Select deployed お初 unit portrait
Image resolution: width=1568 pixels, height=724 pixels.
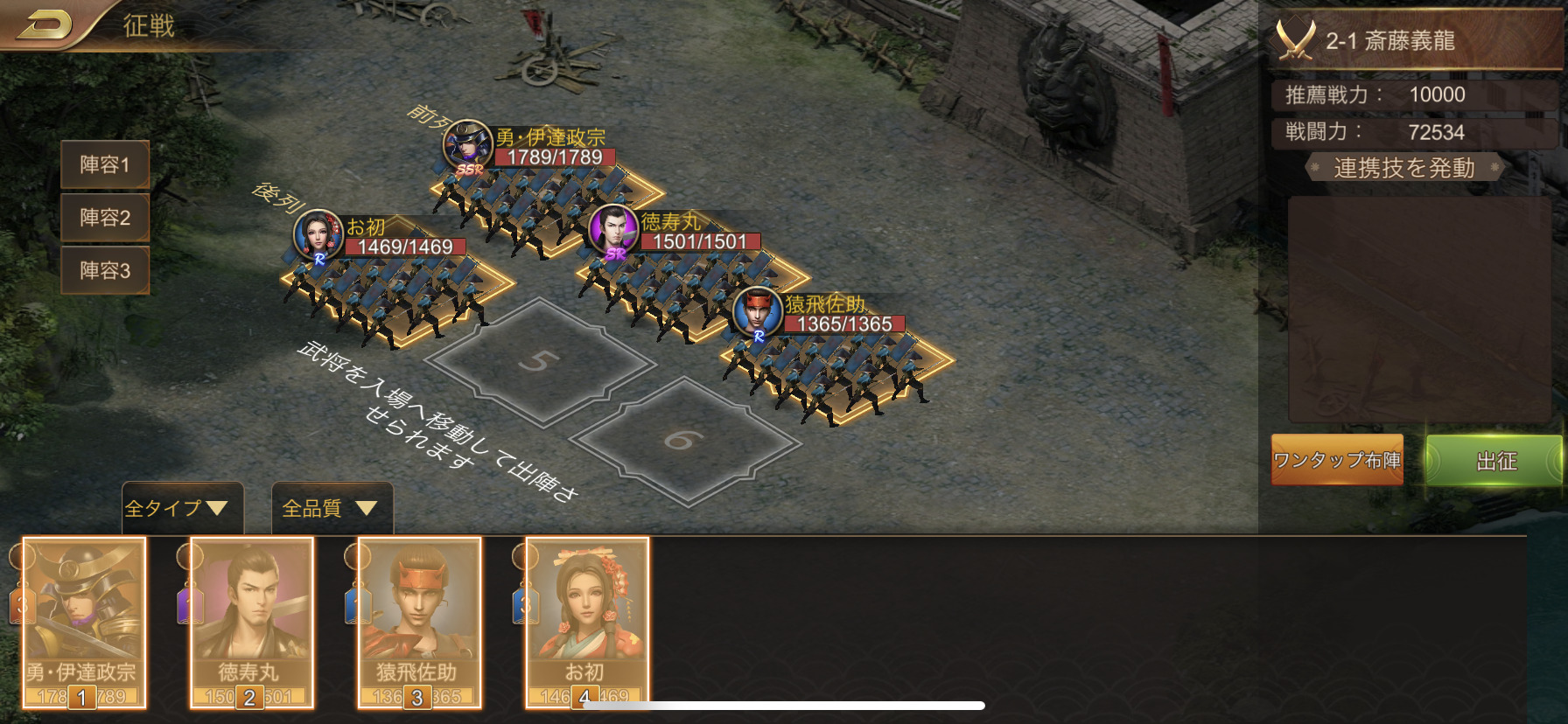click(318, 234)
